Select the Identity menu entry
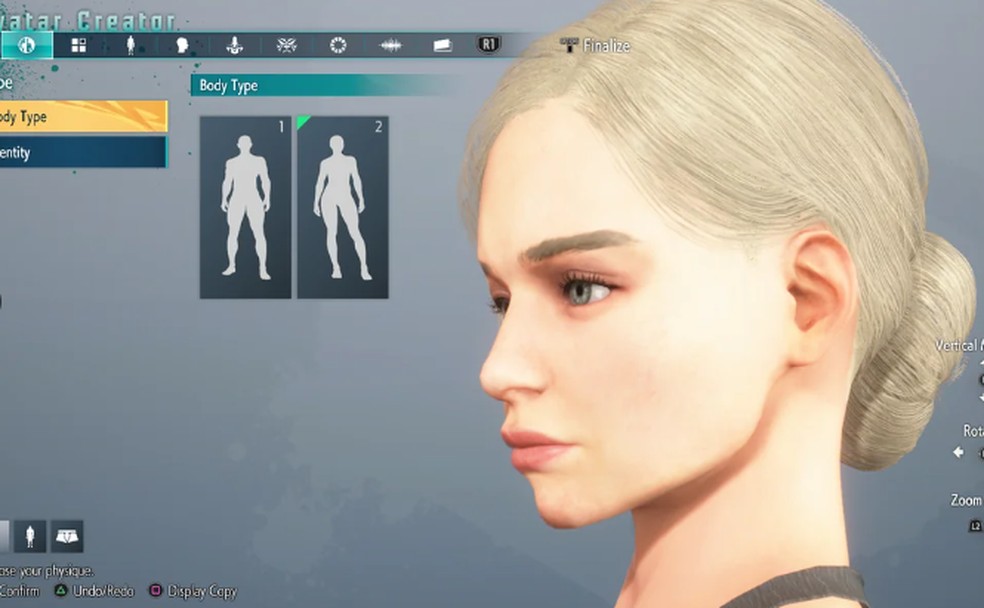The width and height of the screenshot is (984, 608). click(80, 153)
